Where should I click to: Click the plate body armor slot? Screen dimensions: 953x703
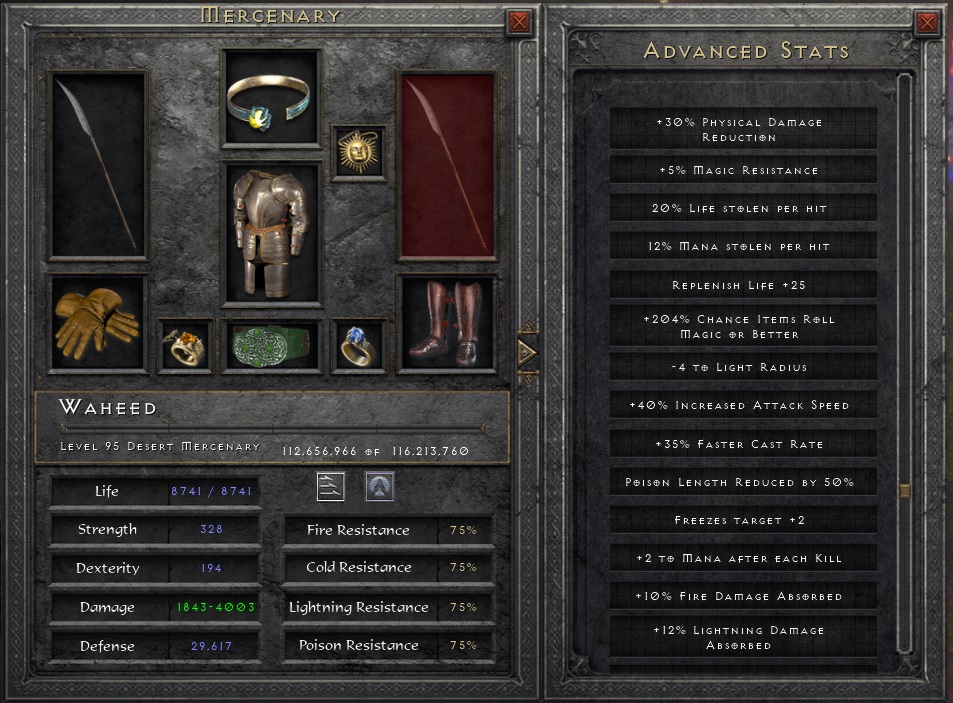(271, 233)
